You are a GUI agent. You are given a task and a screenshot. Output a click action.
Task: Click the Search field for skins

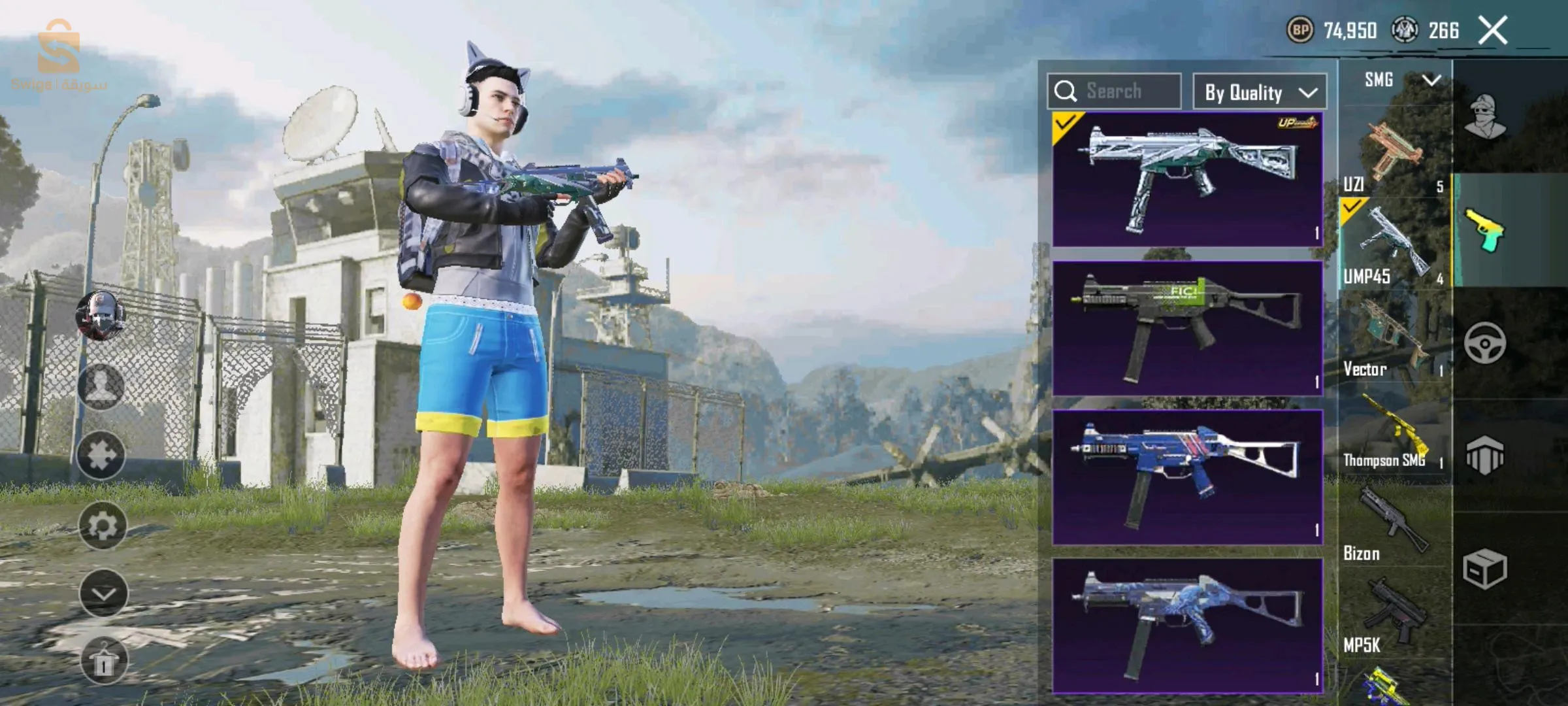tap(1114, 91)
